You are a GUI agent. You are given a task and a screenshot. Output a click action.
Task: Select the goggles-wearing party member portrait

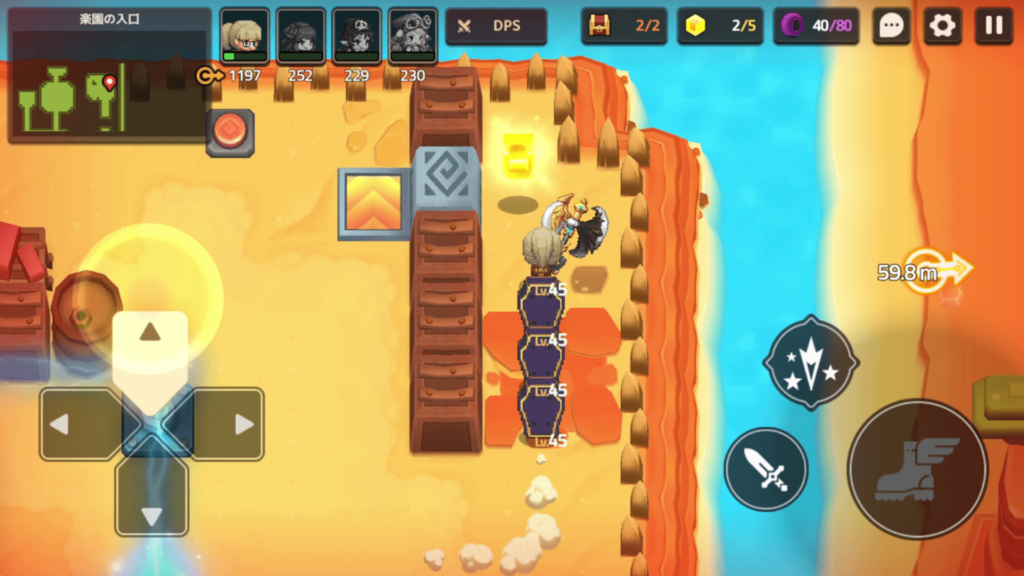412,36
